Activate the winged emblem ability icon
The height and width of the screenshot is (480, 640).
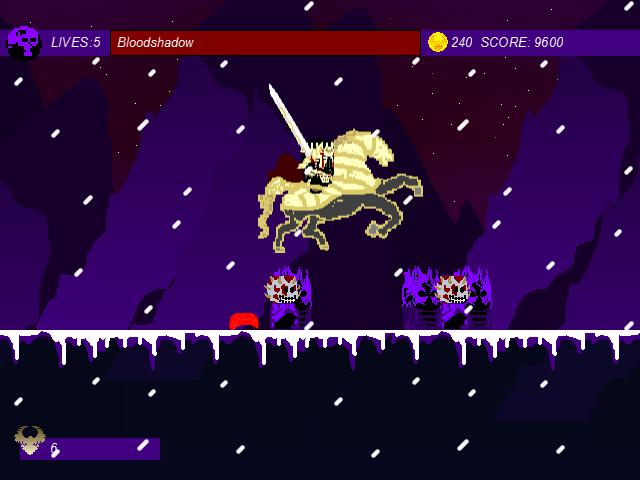[30, 439]
